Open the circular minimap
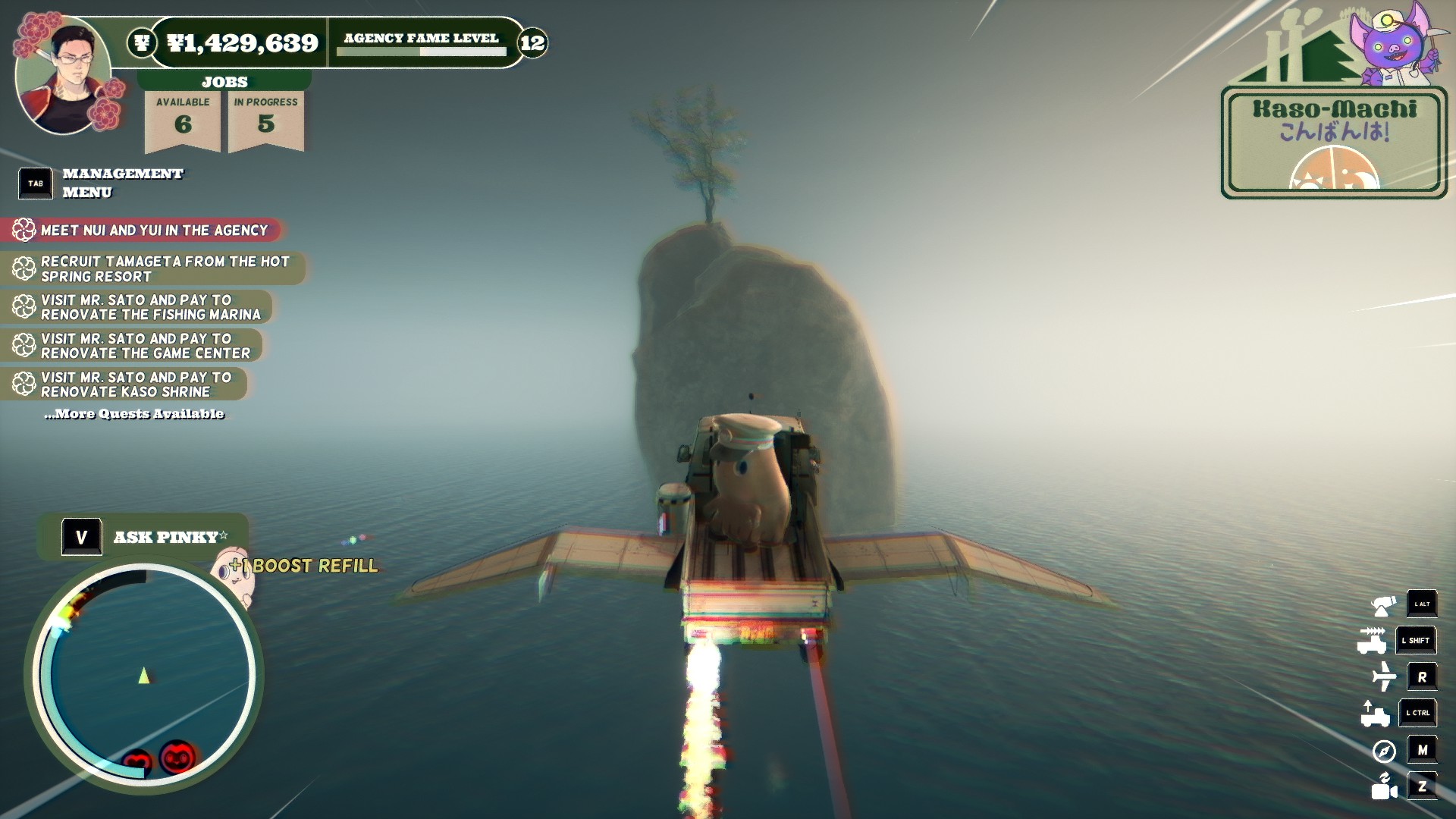Viewport: 1456px width, 819px height. (x=144, y=675)
